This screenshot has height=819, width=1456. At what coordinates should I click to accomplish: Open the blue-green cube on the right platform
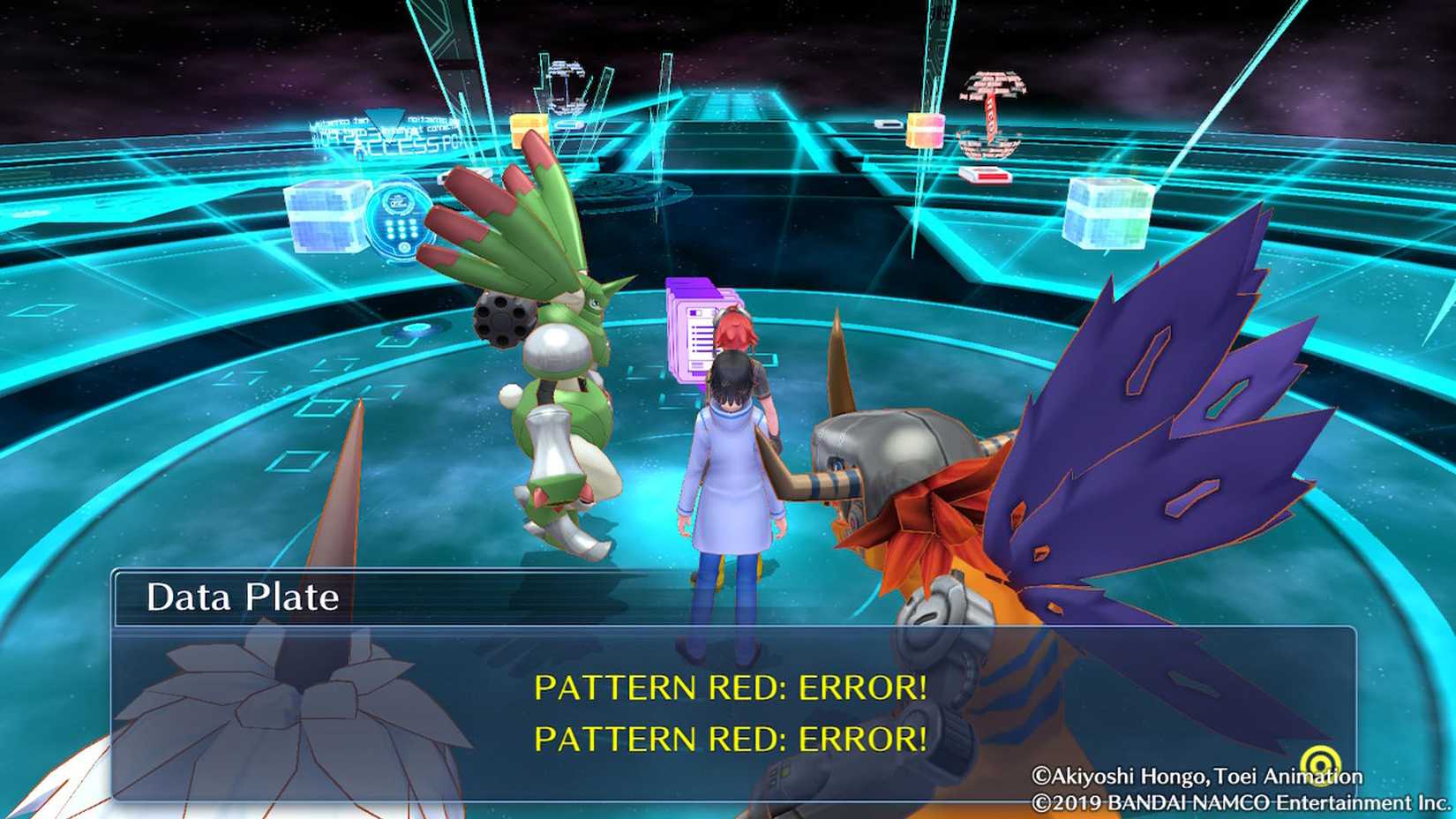tap(1108, 214)
